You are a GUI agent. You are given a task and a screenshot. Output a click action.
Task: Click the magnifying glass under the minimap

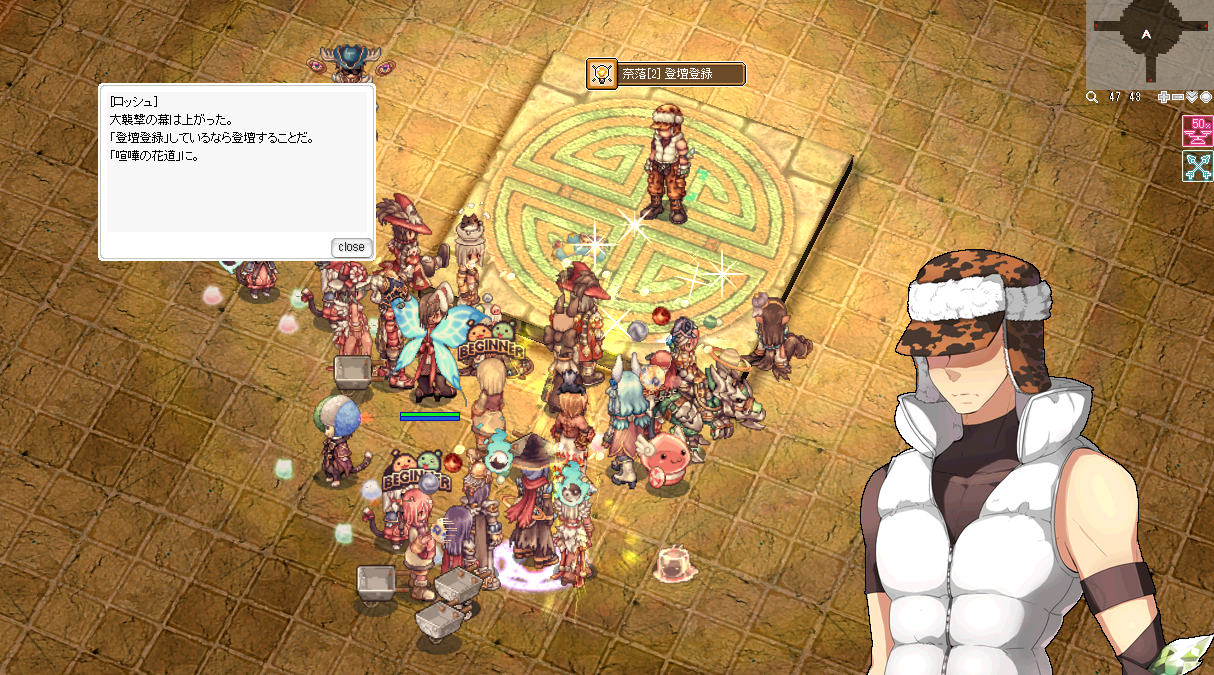click(x=1093, y=97)
